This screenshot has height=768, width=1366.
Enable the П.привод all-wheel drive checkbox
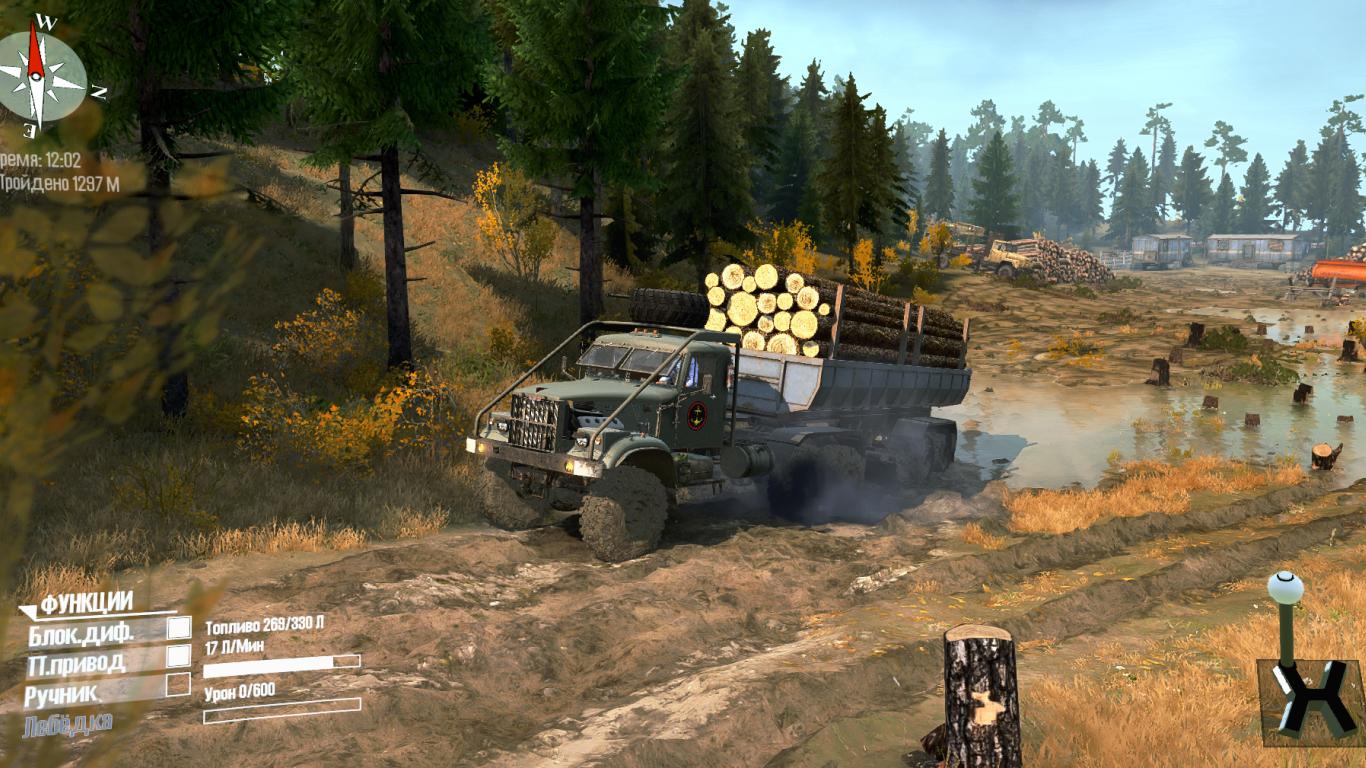click(x=178, y=656)
